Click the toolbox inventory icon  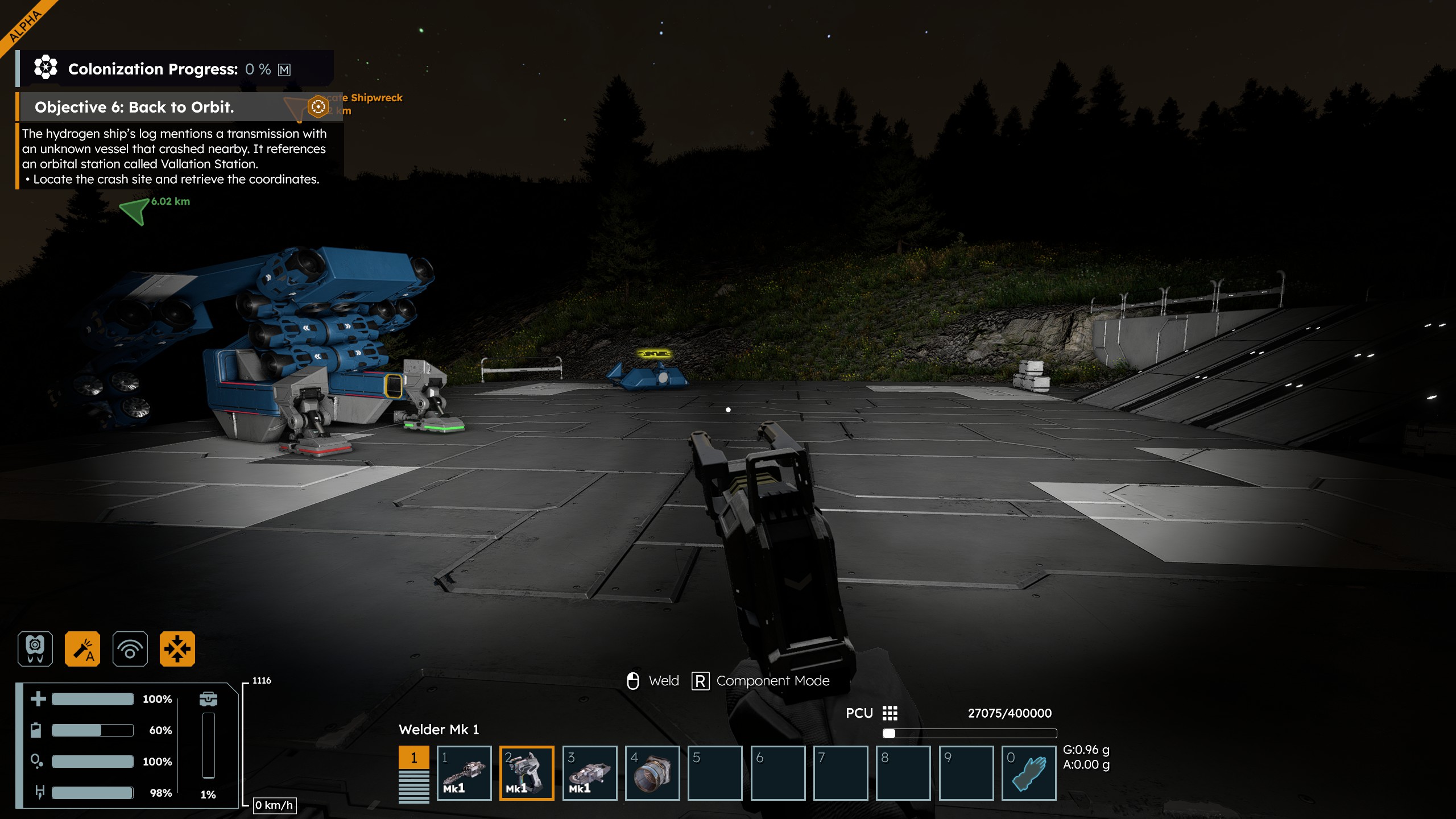209,699
